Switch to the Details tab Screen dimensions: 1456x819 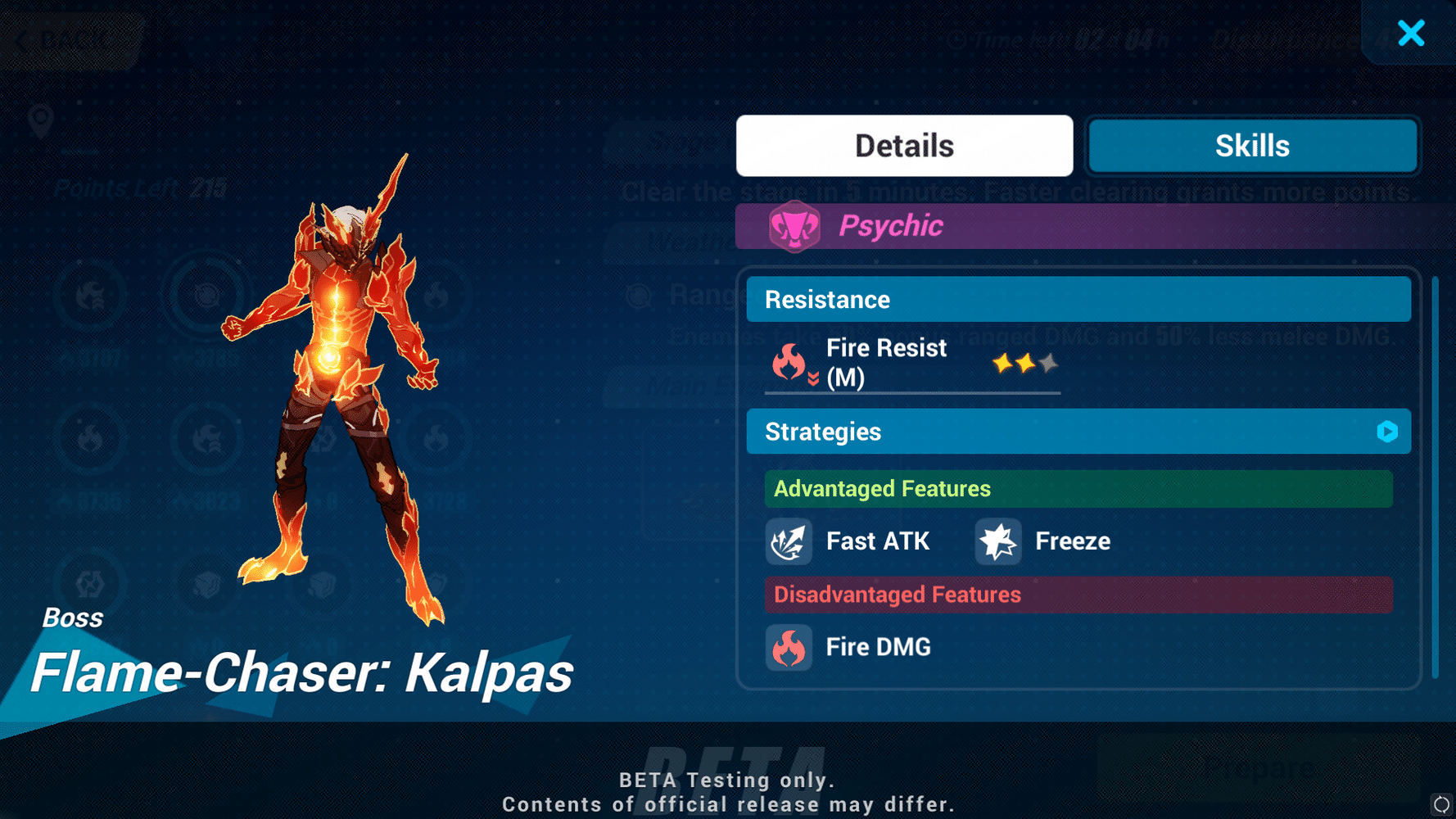click(x=903, y=145)
